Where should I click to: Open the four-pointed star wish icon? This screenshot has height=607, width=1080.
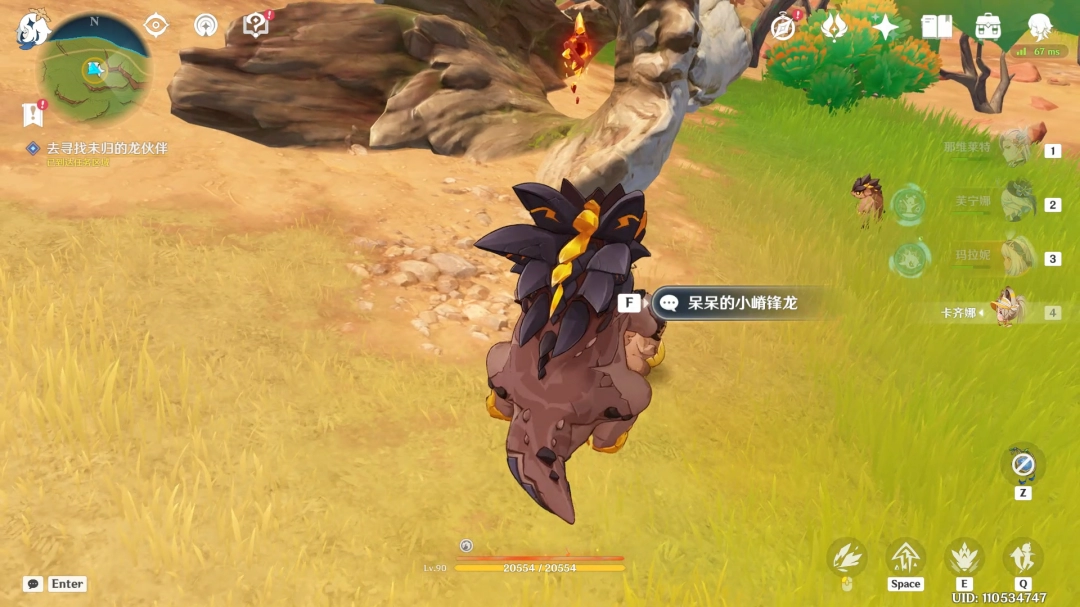(885, 27)
